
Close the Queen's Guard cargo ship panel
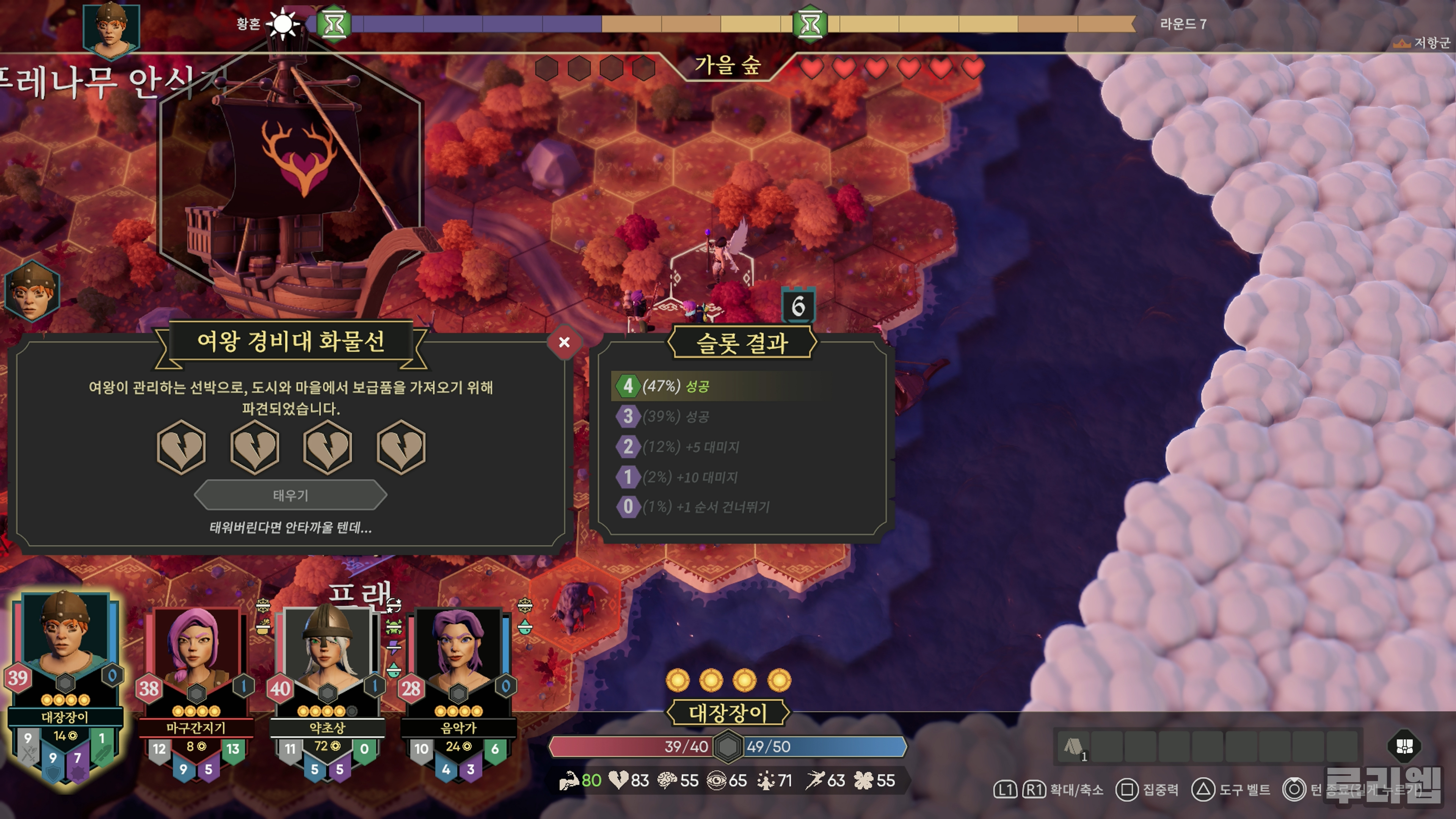563,342
